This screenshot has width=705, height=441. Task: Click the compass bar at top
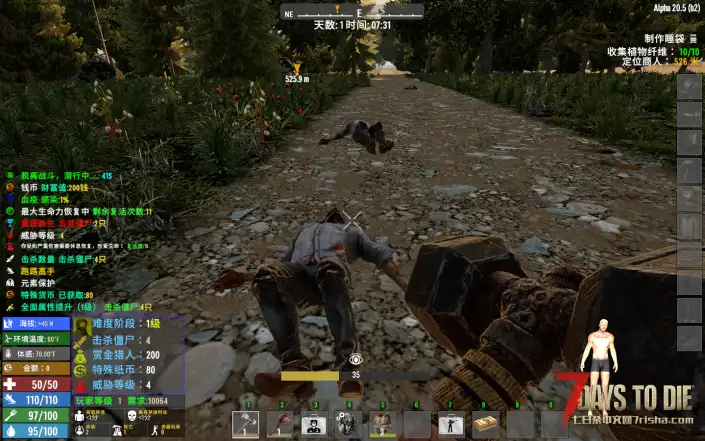click(352, 14)
